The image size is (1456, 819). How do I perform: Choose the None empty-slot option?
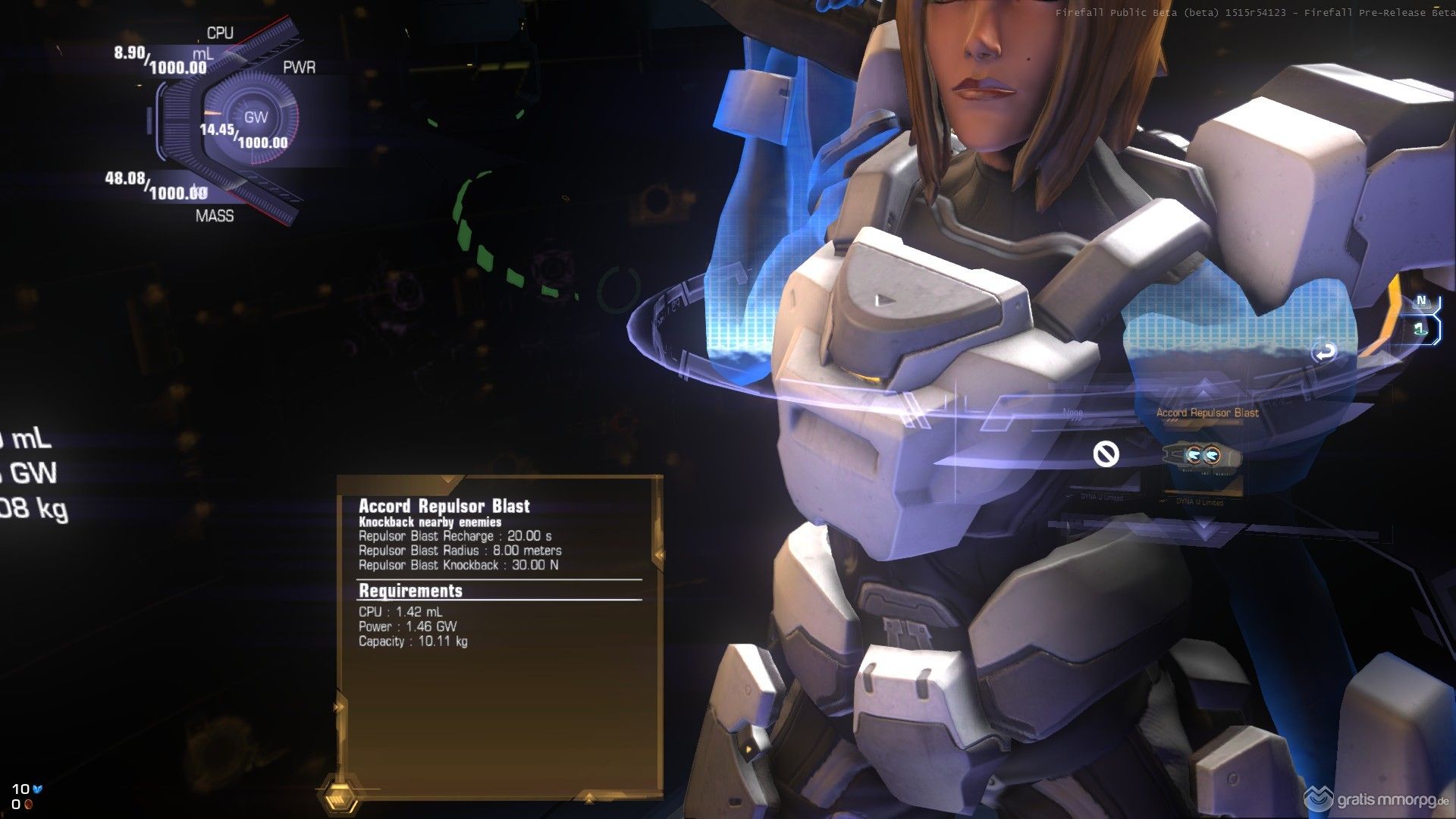1106,454
